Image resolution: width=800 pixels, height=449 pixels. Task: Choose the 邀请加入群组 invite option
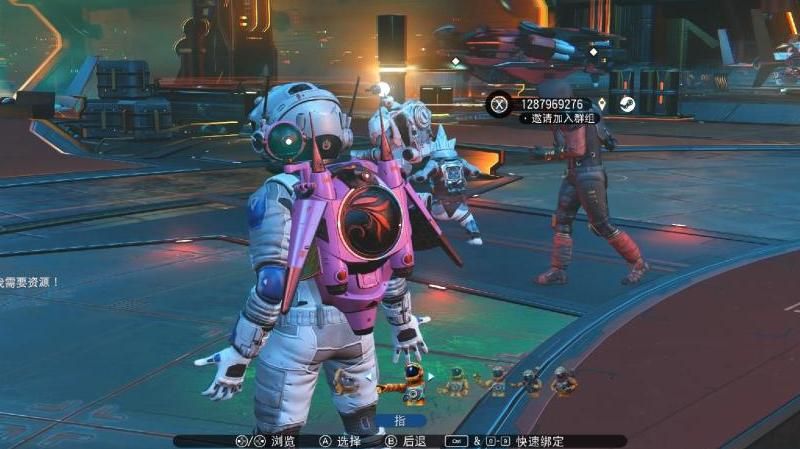point(562,118)
